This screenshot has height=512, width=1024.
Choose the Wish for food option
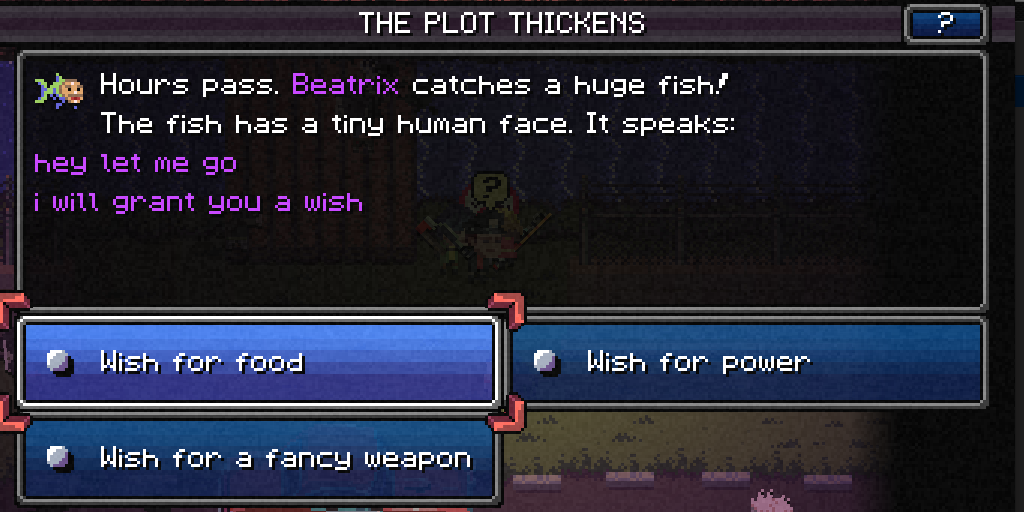(258, 362)
